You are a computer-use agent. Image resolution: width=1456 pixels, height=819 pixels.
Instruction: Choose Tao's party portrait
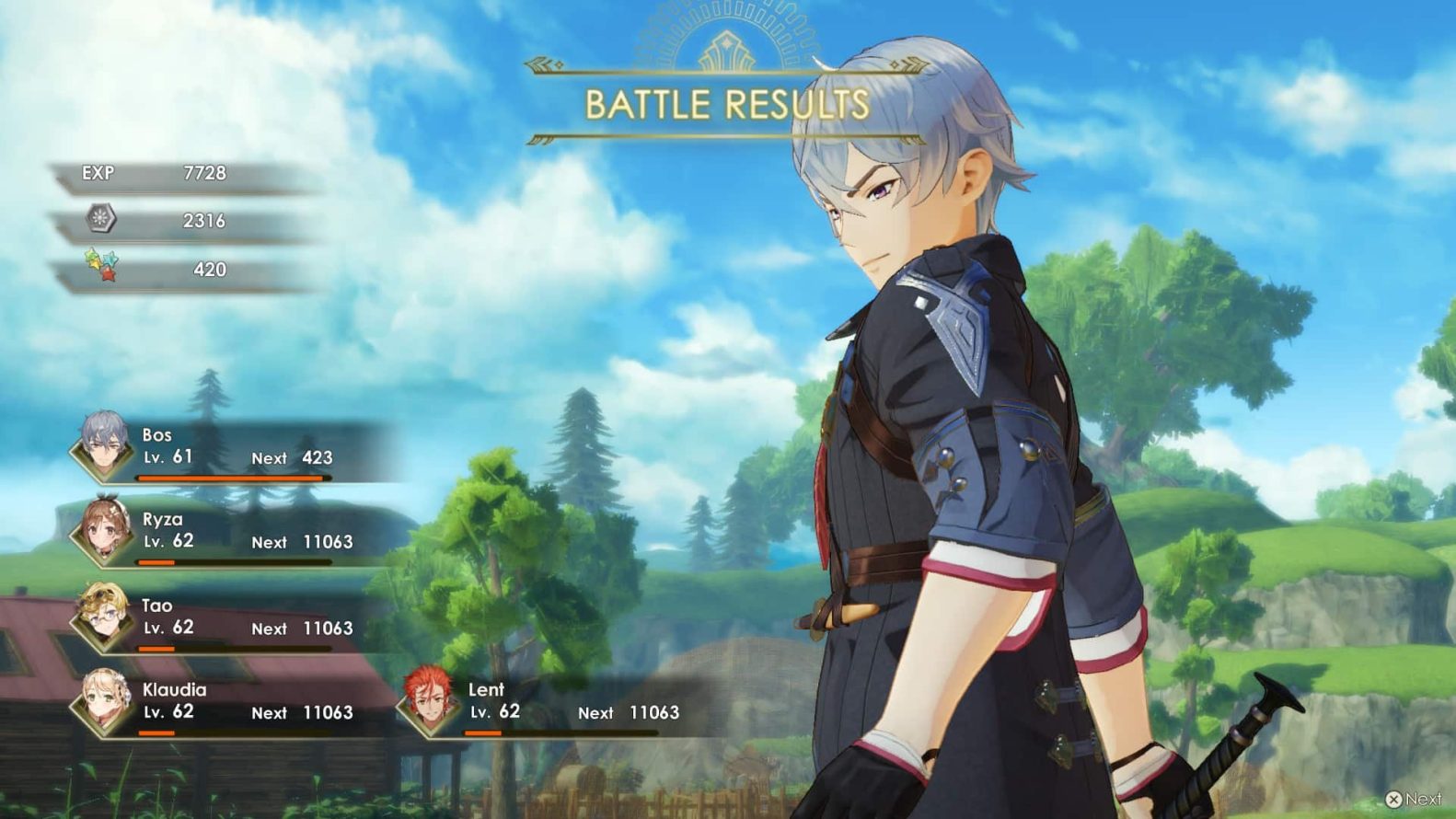(x=102, y=616)
